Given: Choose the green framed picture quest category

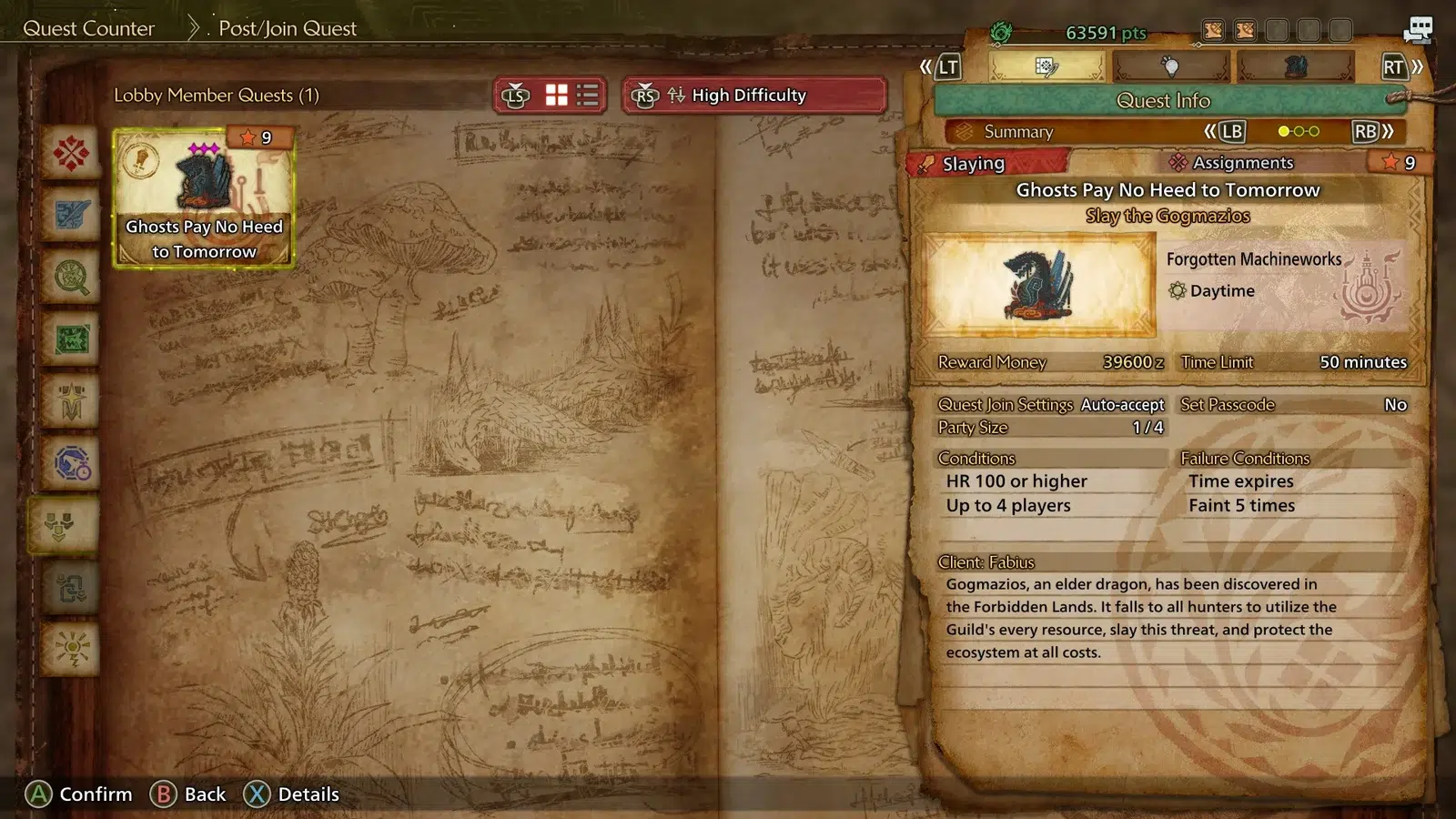Looking at the screenshot, I should click(x=71, y=339).
